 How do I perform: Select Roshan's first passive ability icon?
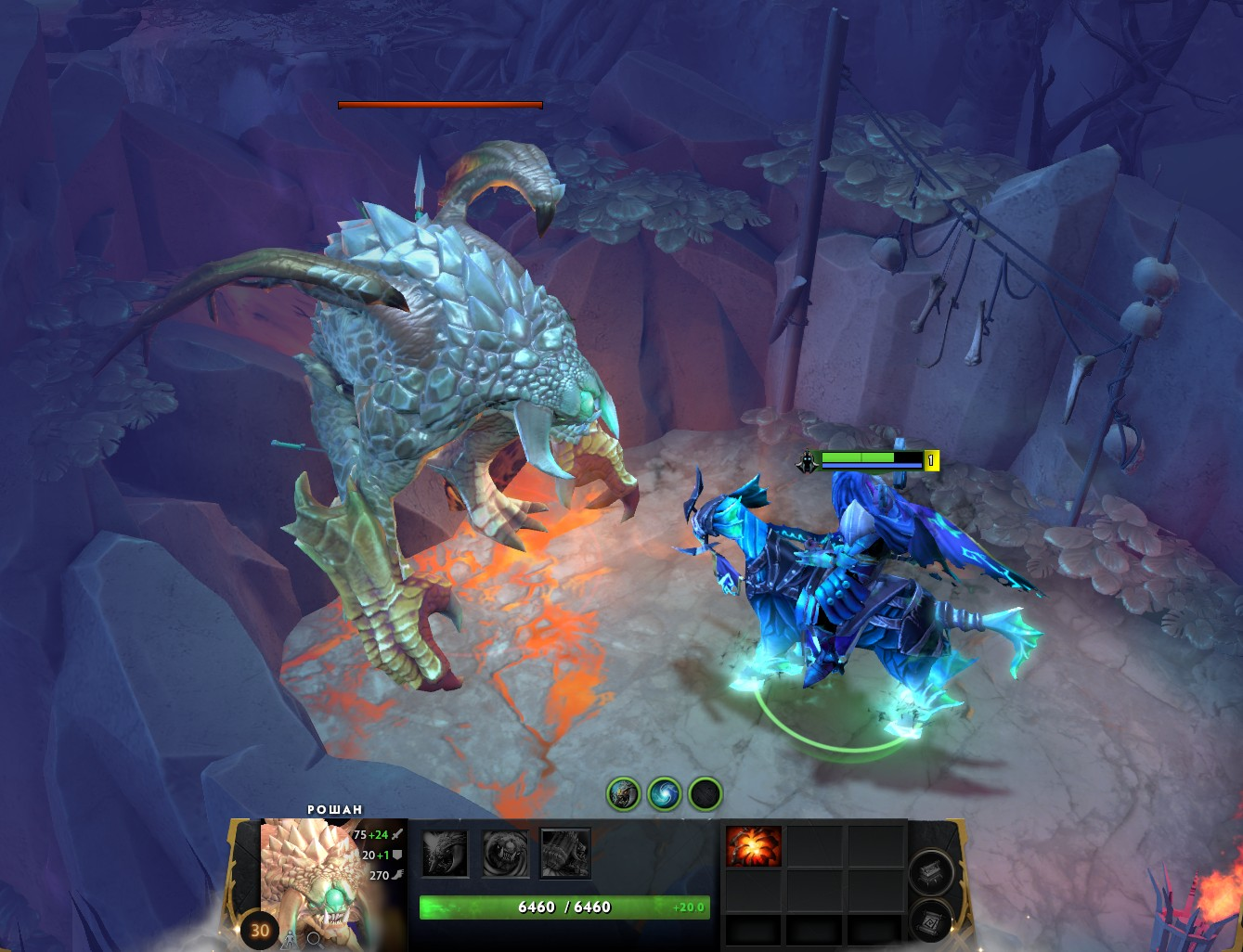coord(446,853)
